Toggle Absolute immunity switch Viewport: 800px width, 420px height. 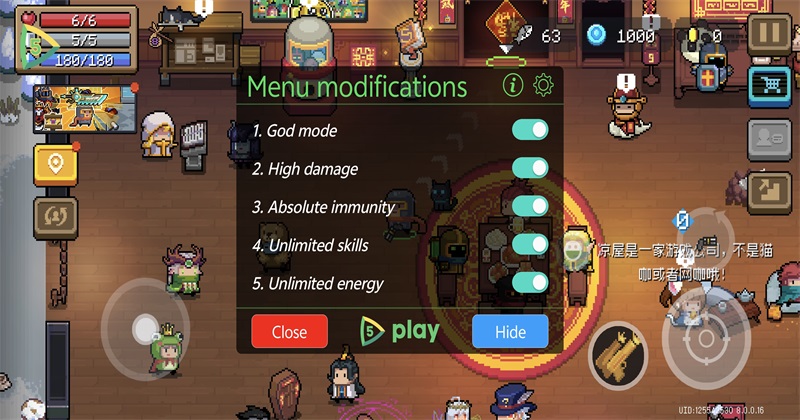click(530, 207)
